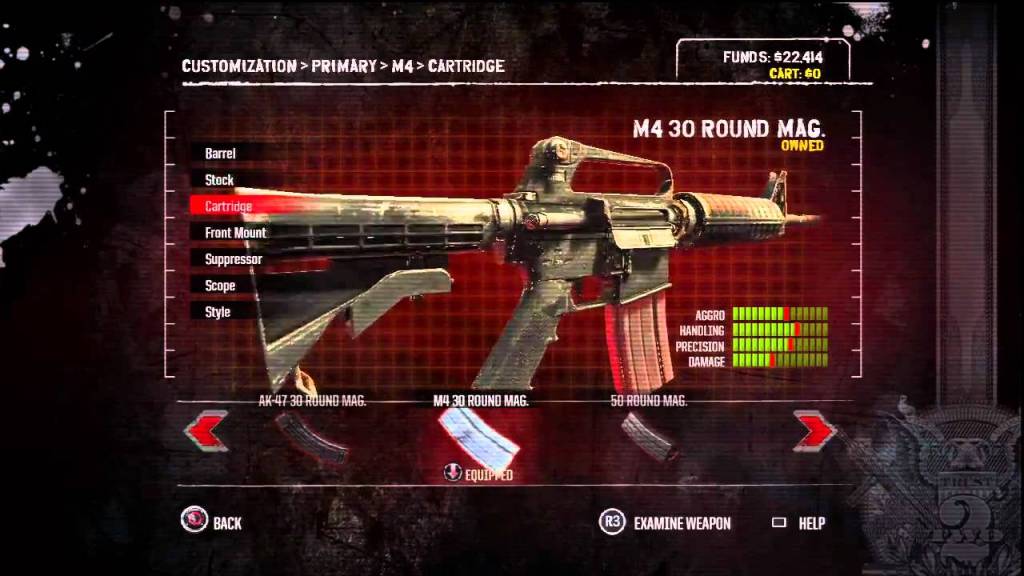
Task: Select the Barrel customization category
Action: 221,154
